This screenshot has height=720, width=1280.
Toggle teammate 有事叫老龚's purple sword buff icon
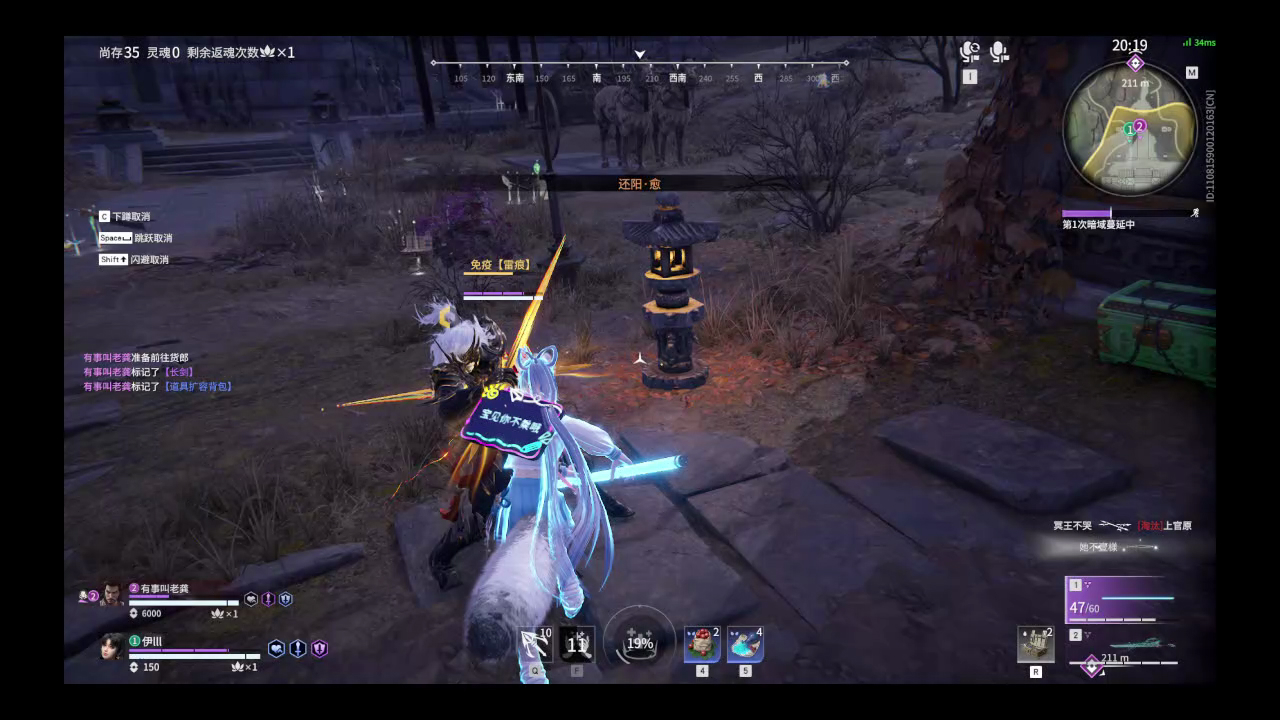pos(268,599)
